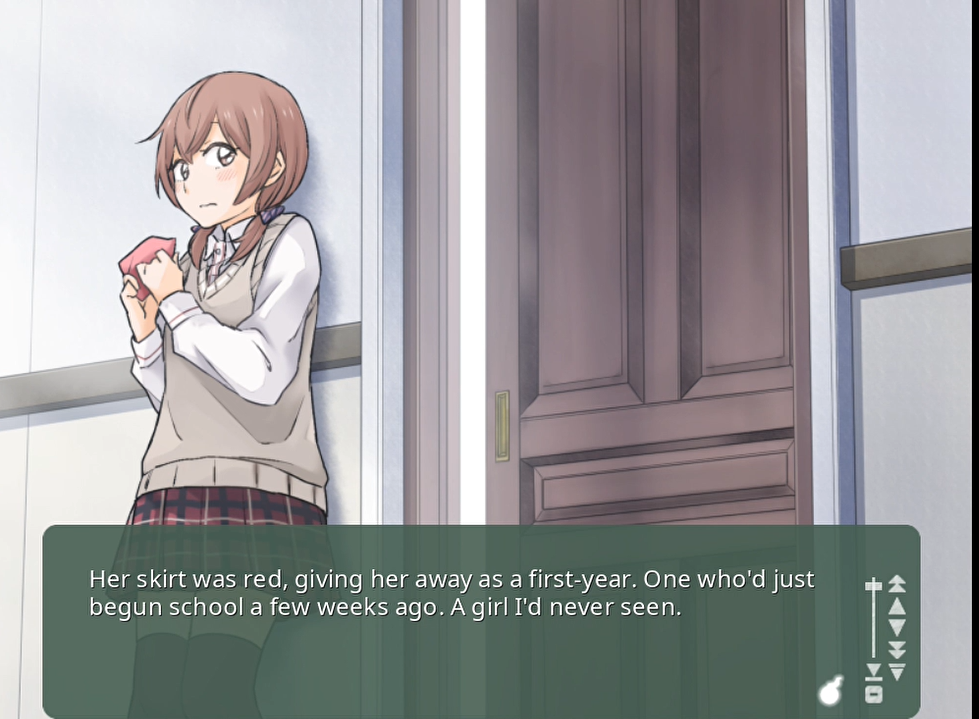Click the single down-arrow button beside the slider
979x719 pixels.
click(897, 628)
